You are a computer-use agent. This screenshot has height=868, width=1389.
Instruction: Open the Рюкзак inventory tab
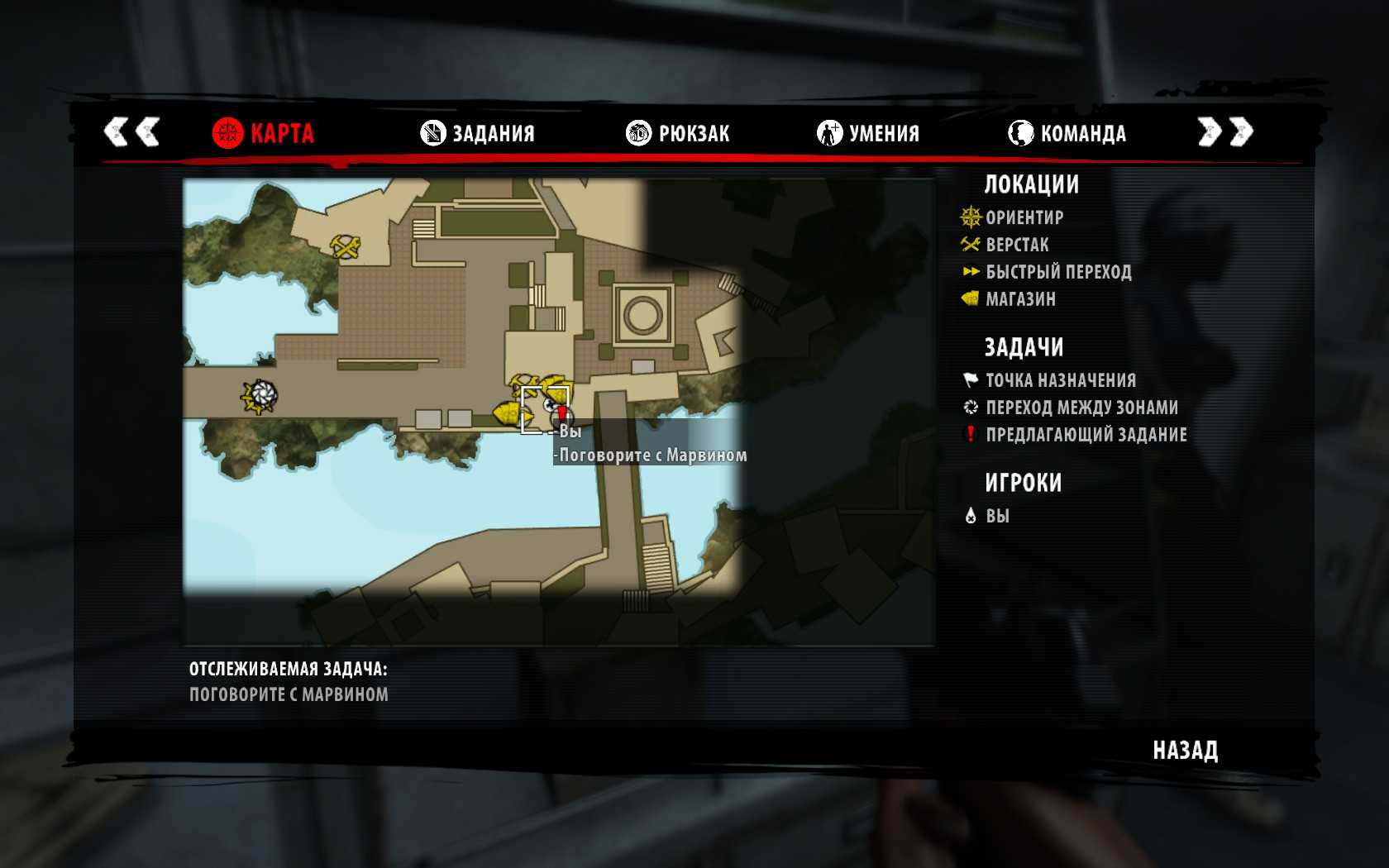[678, 132]
